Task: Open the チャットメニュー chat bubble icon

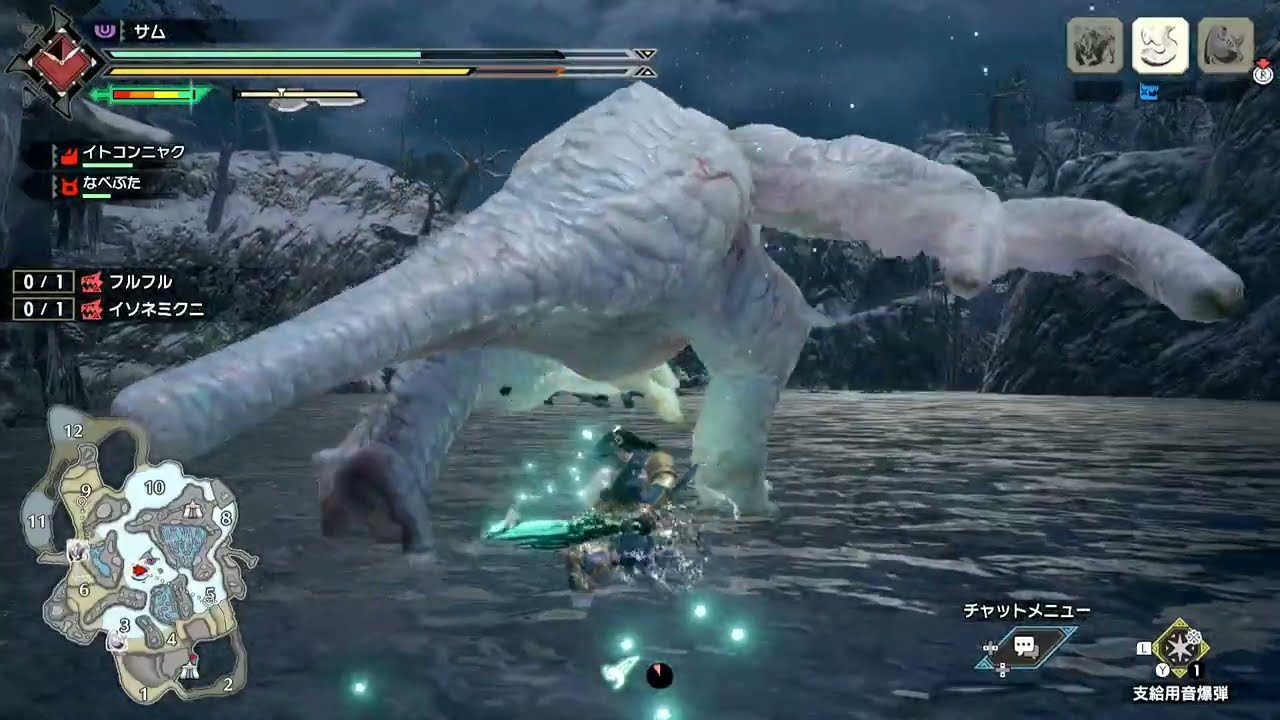Action: point(1024,646)
